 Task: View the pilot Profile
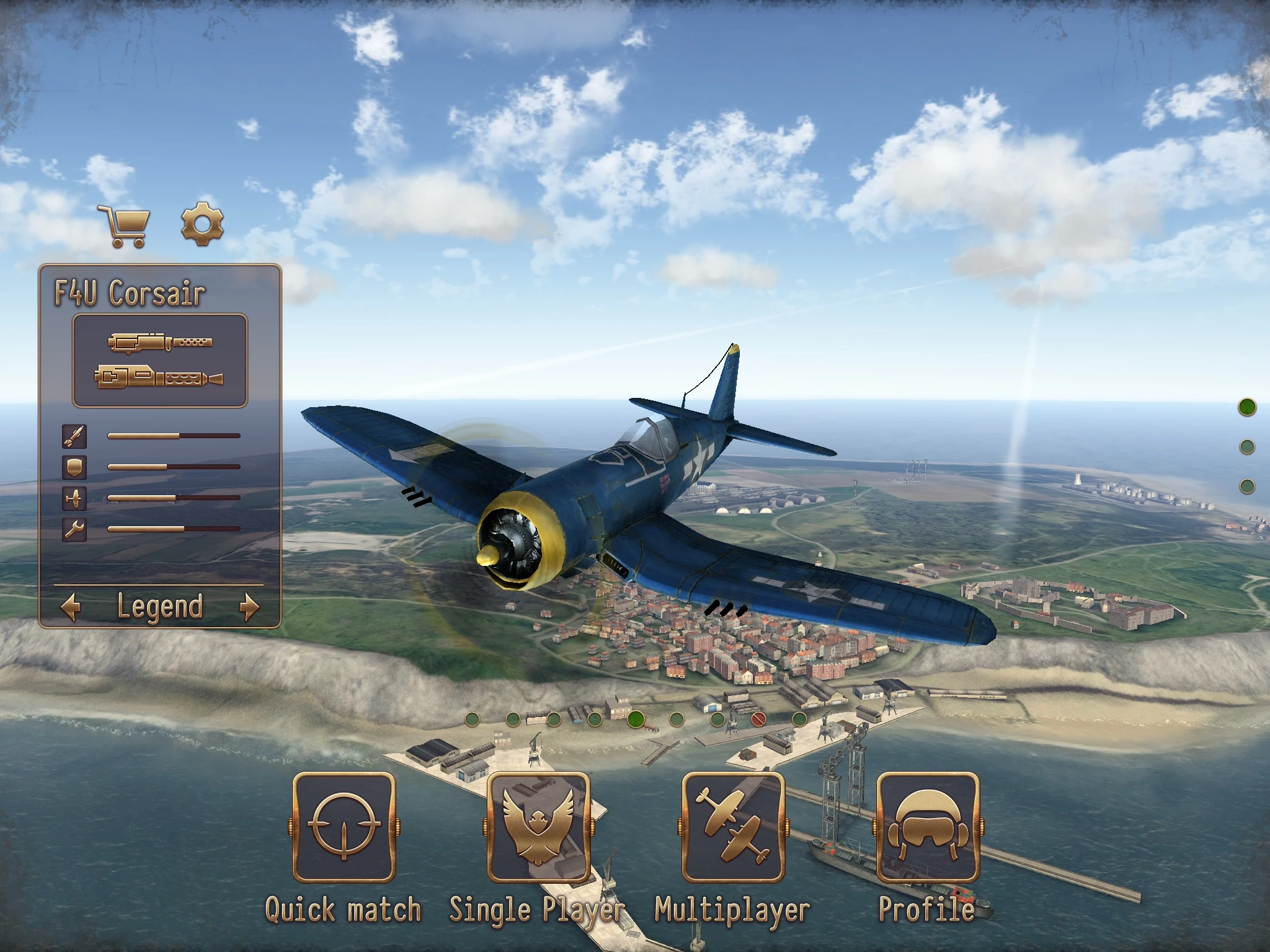928,828
